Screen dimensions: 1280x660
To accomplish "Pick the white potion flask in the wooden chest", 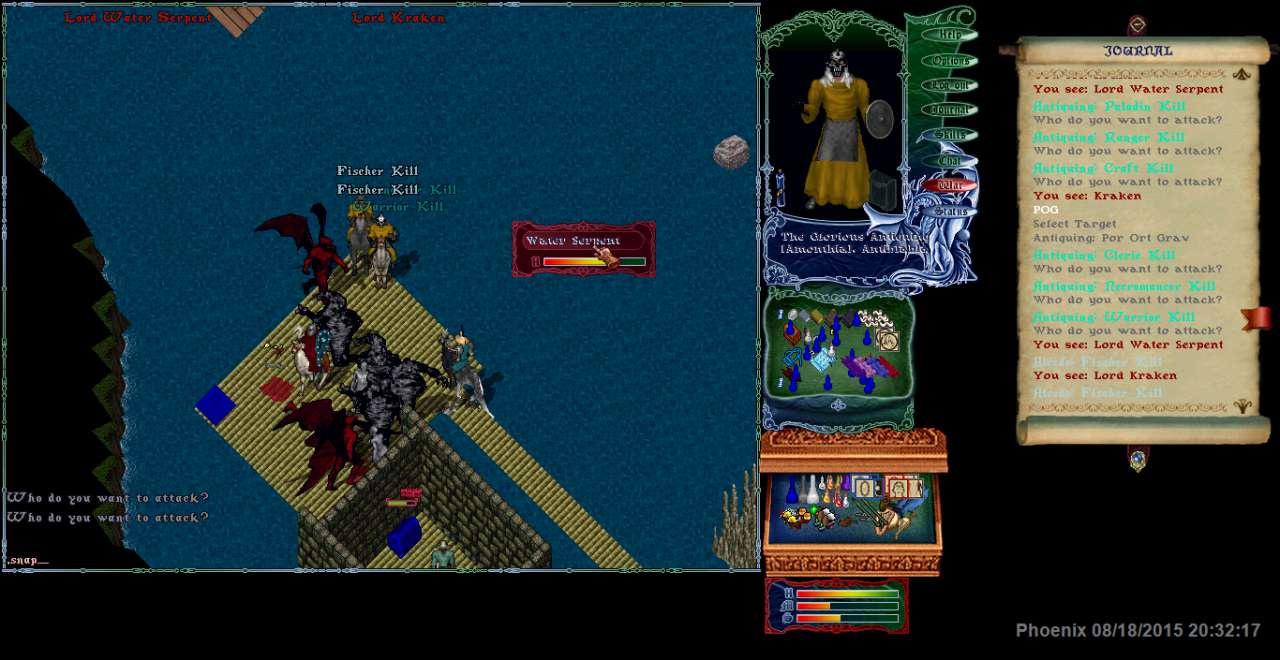I will coord(813,489).
